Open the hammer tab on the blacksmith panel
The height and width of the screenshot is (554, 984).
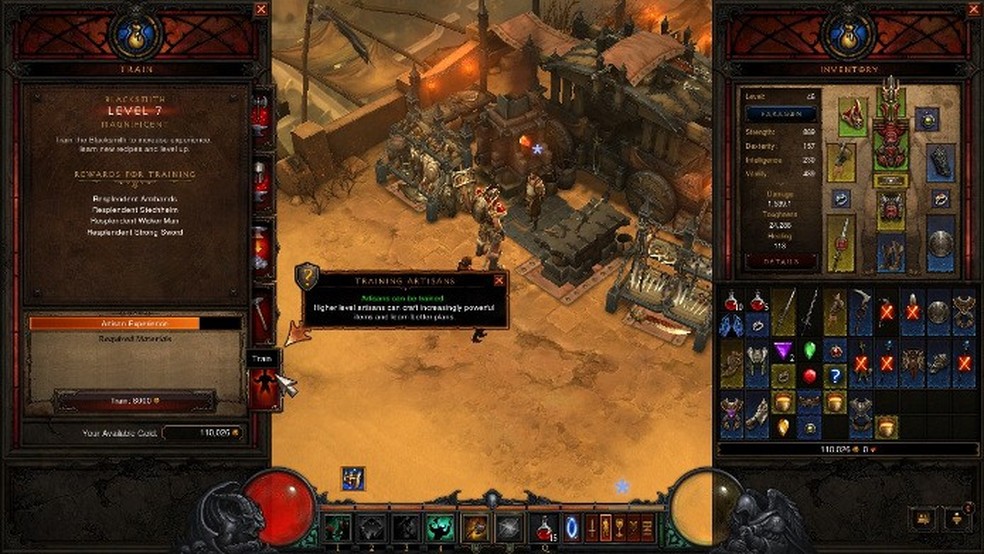point(262,316)
